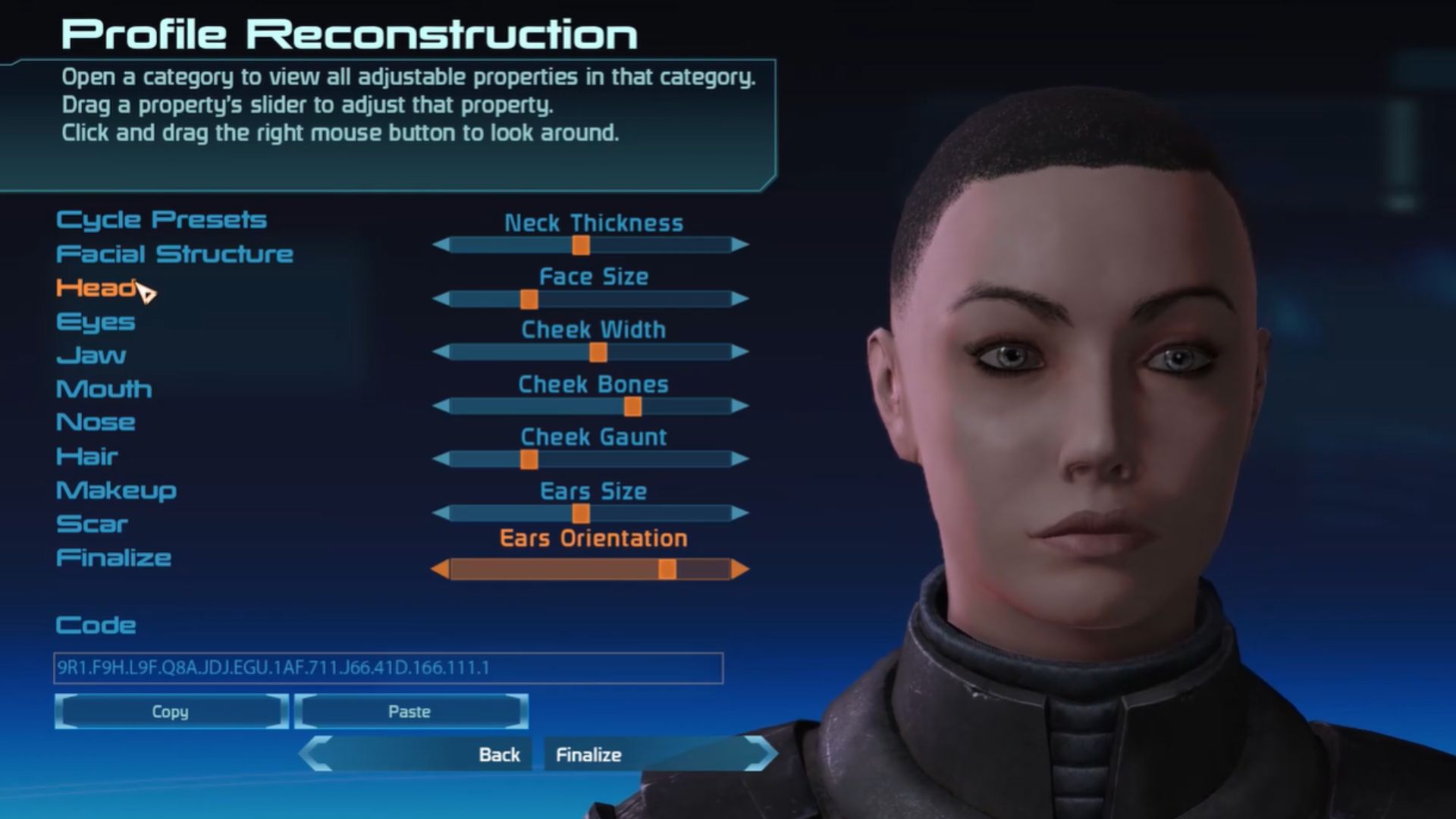Click the face code text field
This screenshot has width=1456, height=819.
click(388, 668)
